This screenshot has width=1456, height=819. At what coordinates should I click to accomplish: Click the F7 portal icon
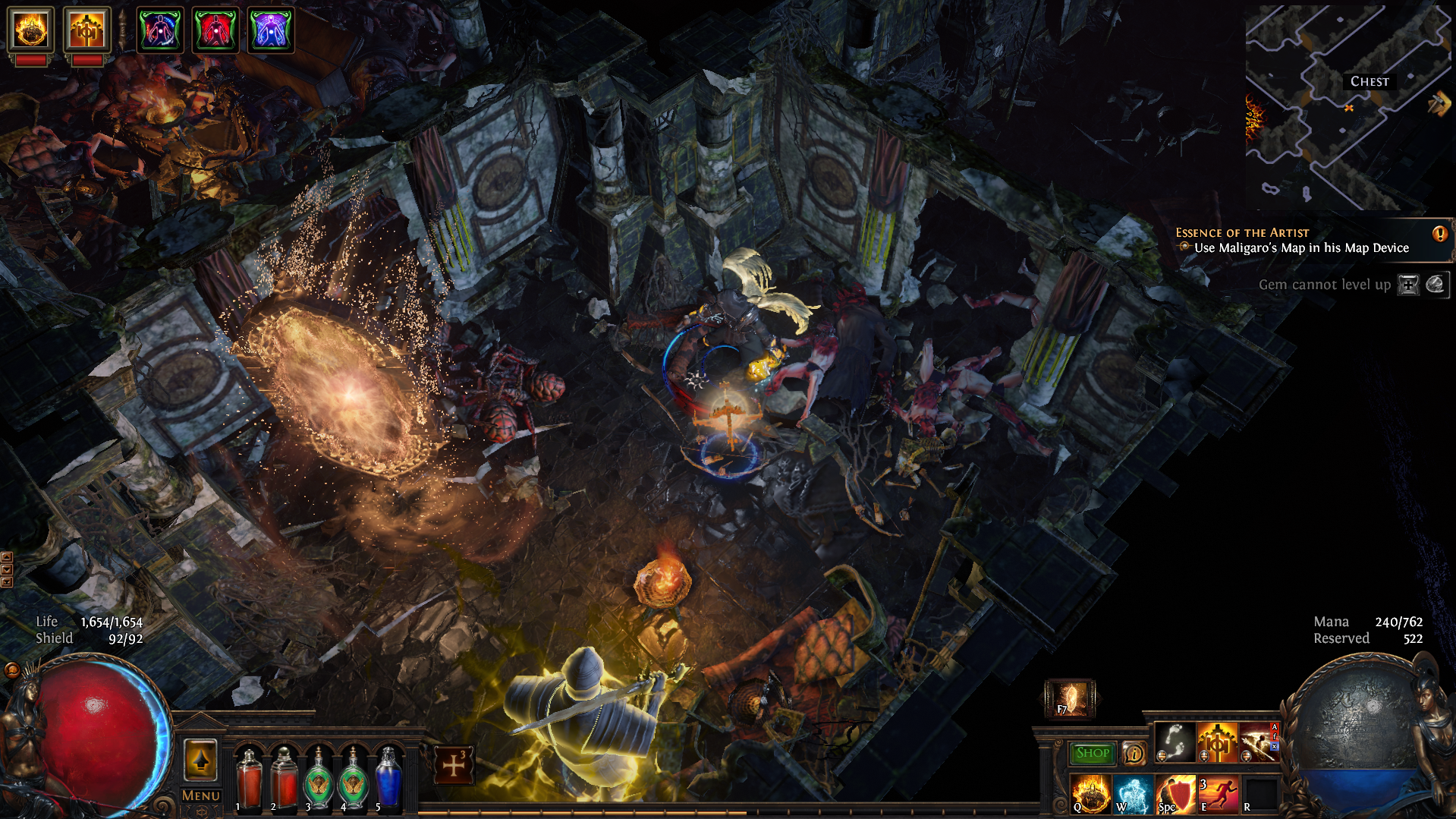tap(1070, 698)
